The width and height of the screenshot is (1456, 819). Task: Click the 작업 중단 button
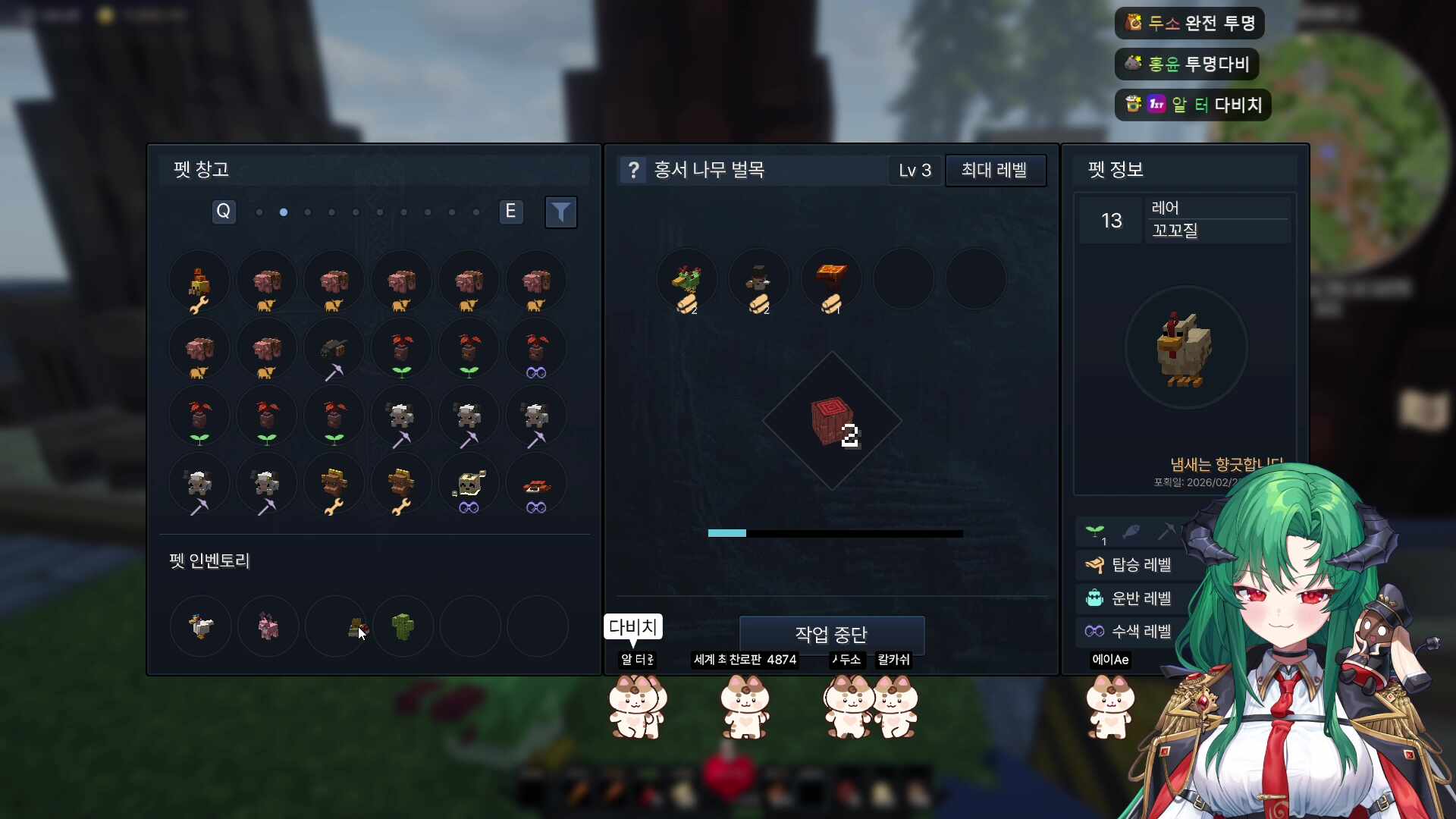point(831,634)
